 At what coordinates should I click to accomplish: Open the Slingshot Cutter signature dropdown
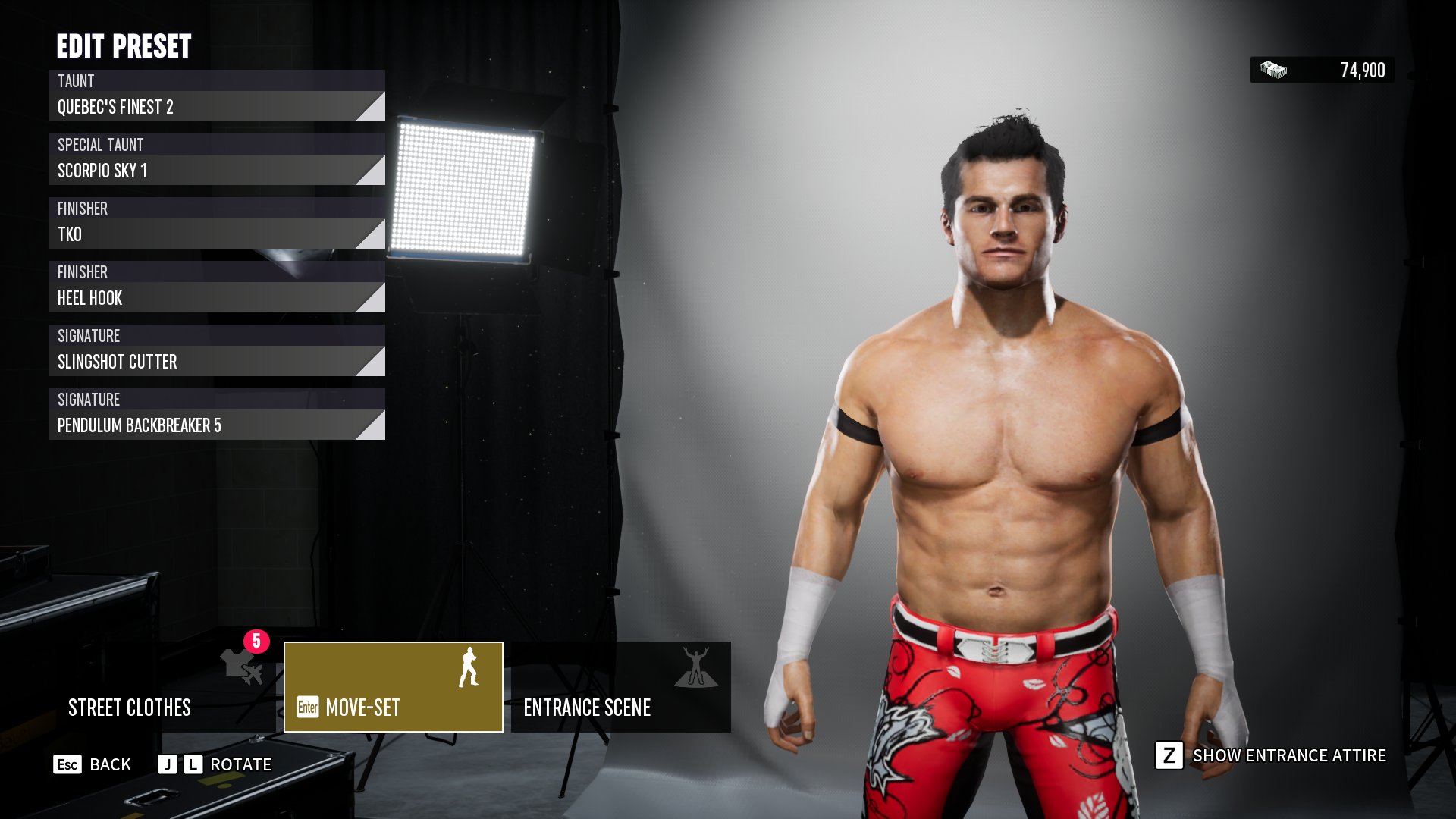click(216, 362)
